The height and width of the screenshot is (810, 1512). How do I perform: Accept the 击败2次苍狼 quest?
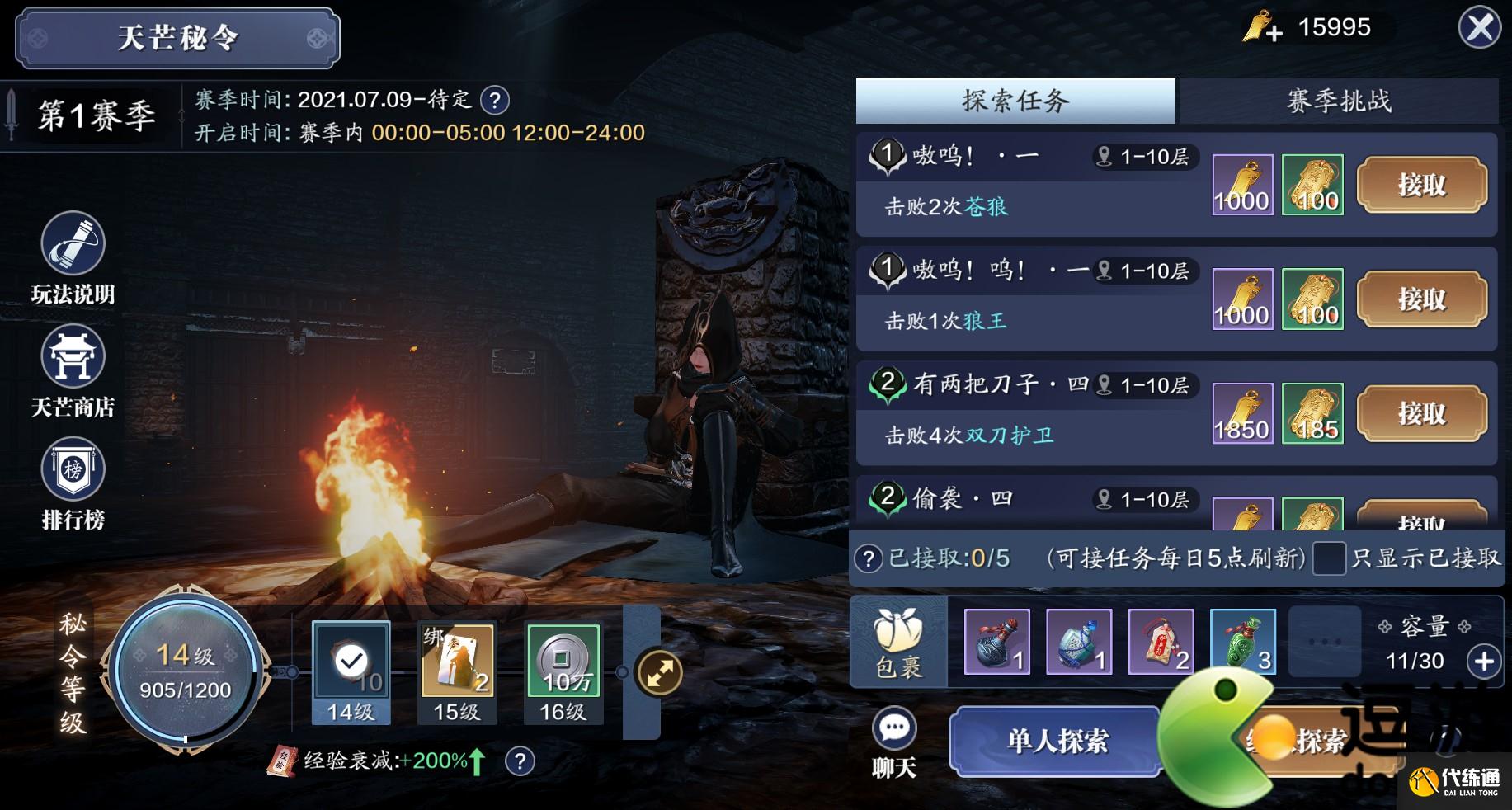click(1421, 186)
